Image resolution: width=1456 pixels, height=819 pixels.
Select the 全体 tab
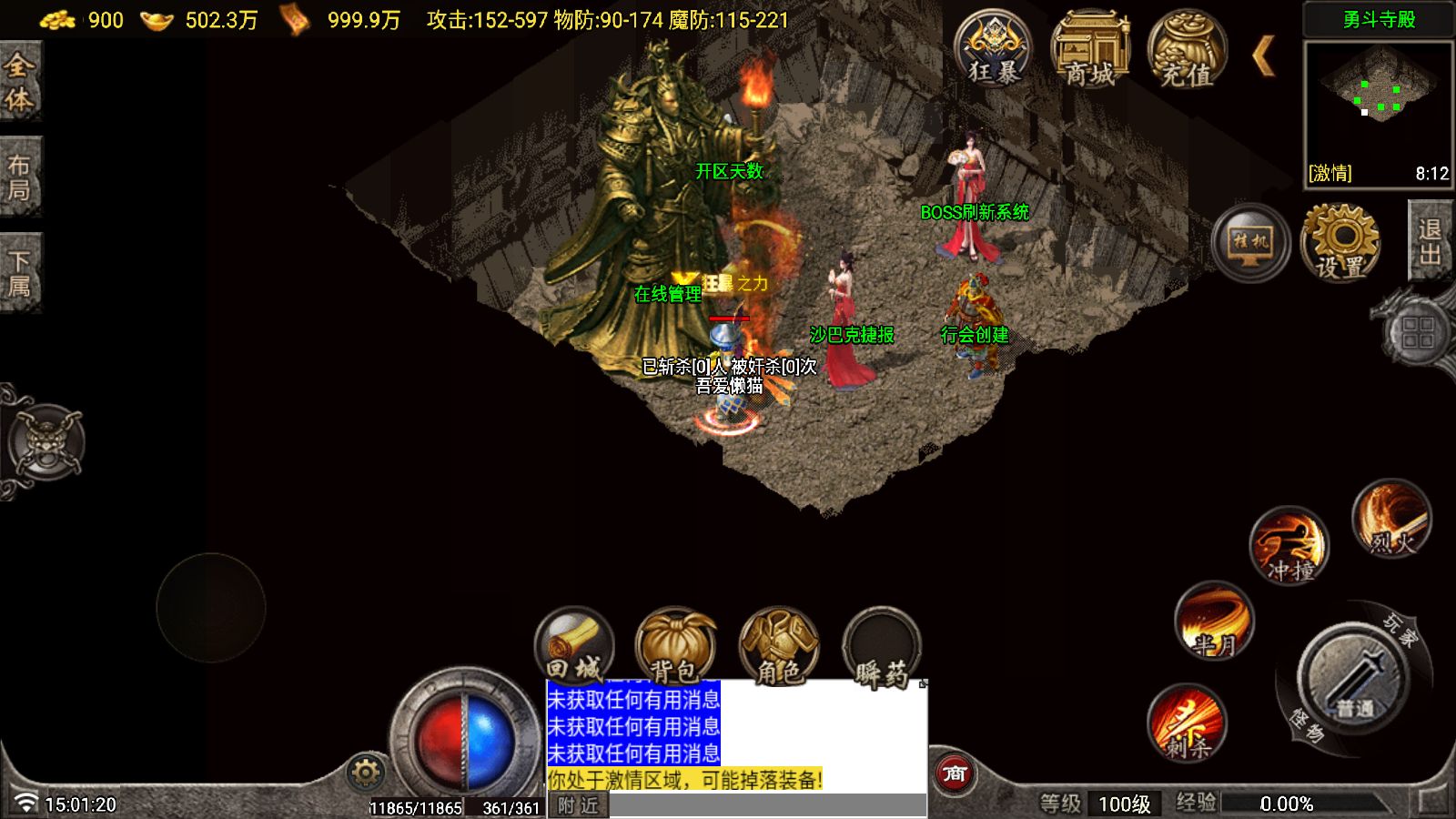point(19,81)
